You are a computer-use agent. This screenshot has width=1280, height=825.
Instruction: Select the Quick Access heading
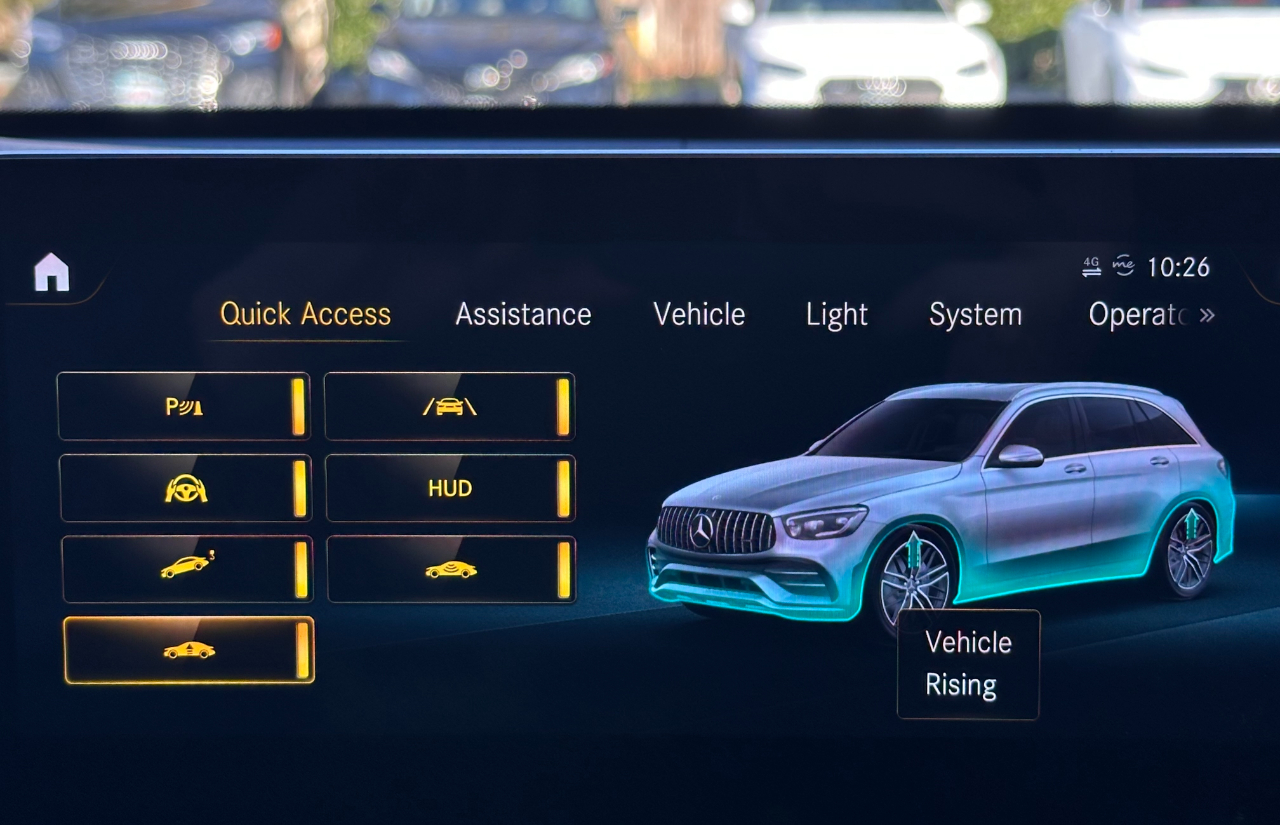coord(305,315)
